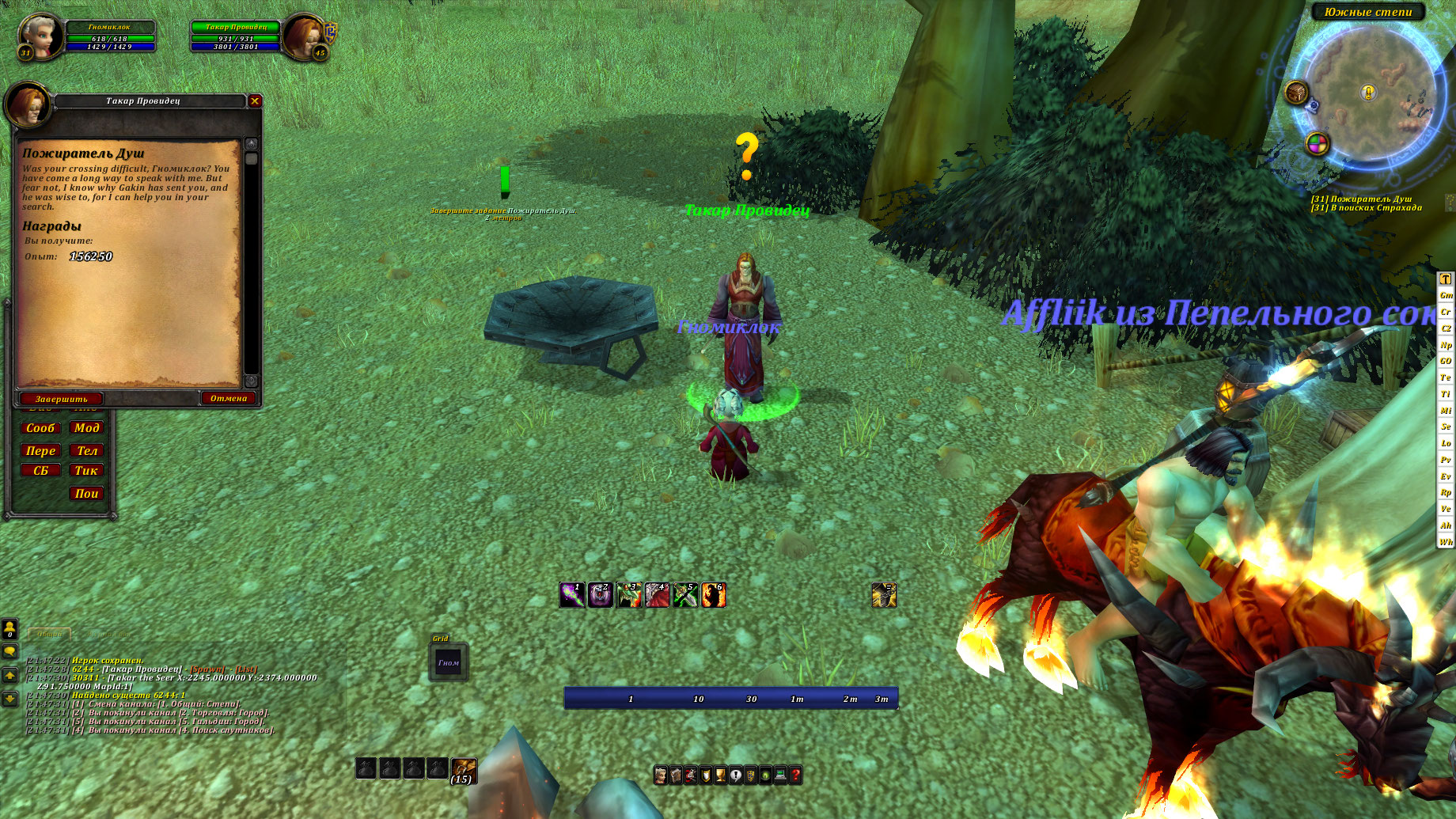The image size is (1456, 819).
Task: Click the Тик button in the side panel
Action: pos(86,471)
